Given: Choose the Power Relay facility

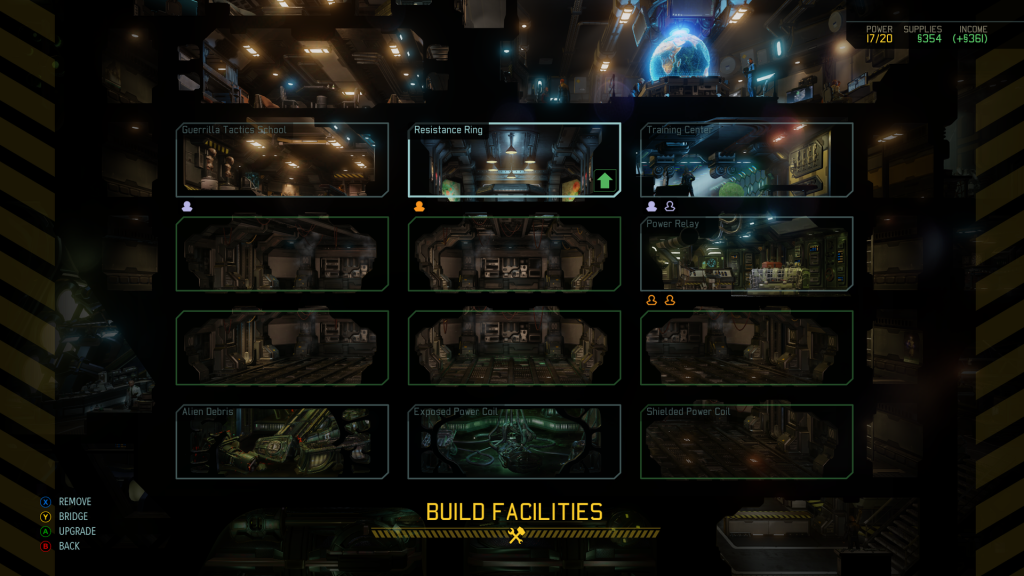Looking at the screenshot, I should pyautogui.click(x=746, y=255).
